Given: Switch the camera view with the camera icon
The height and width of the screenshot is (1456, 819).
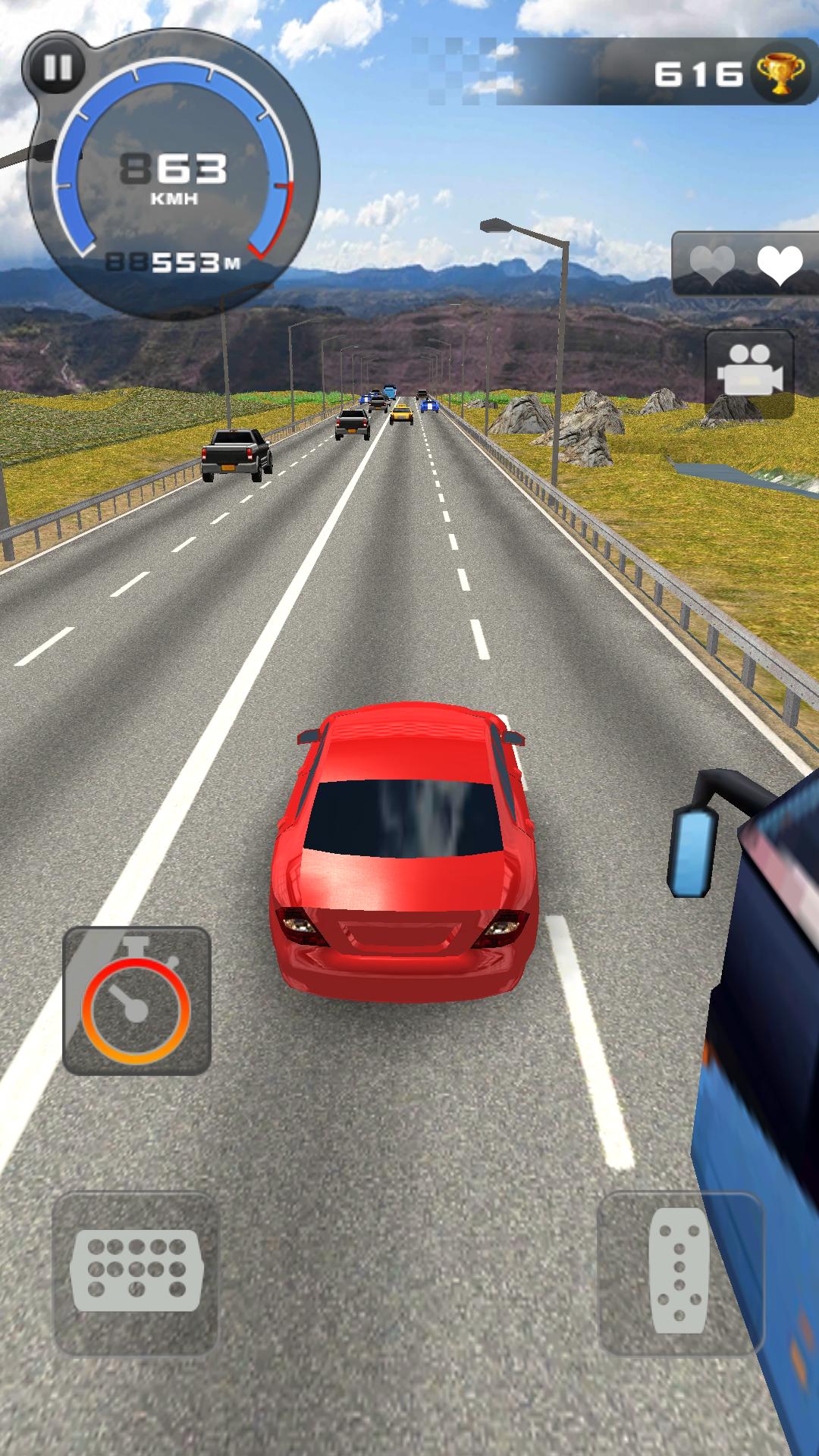Looking at the screenshot, I should 749,373.
